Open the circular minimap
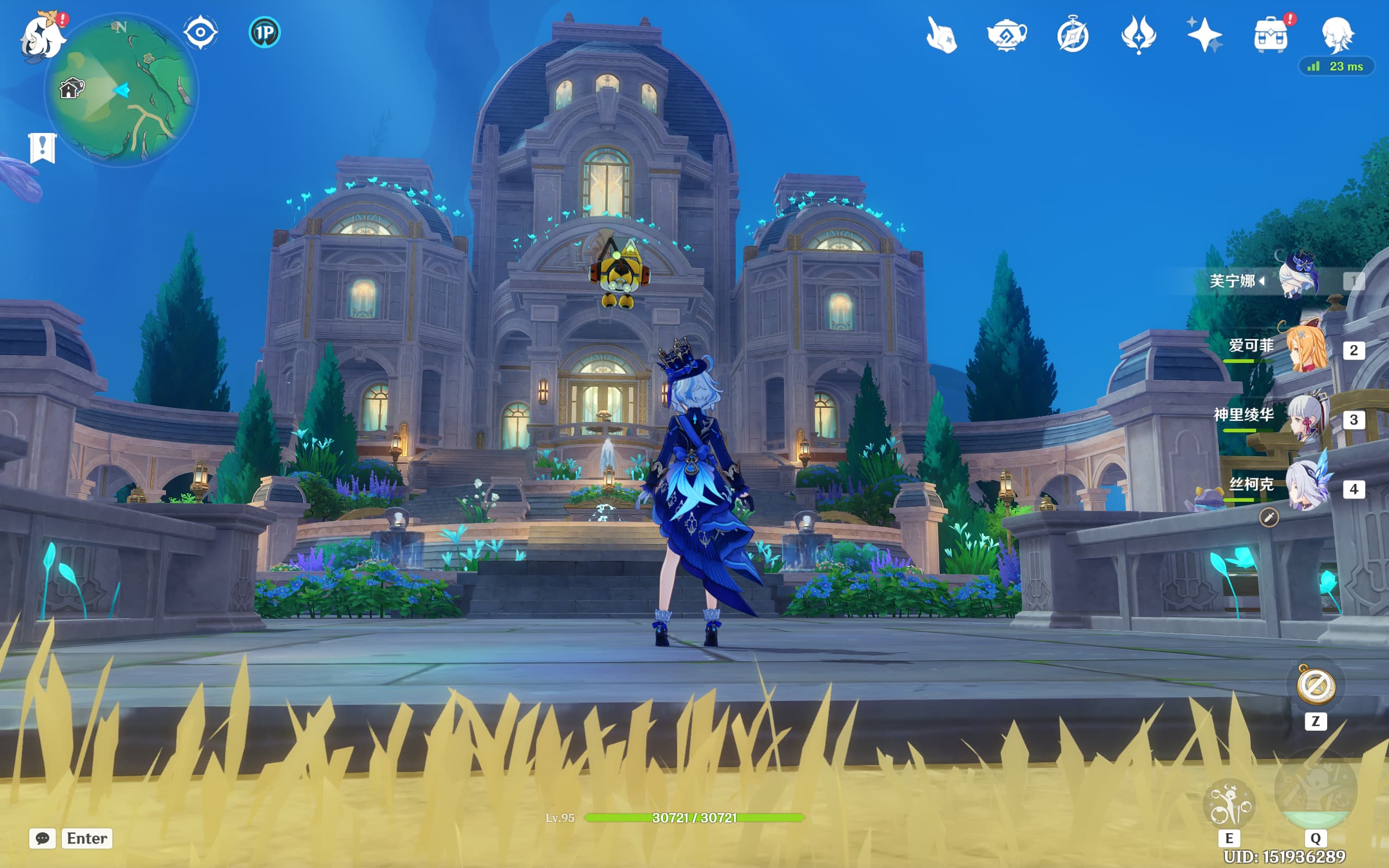The width and height of the screenshot is (1389, 868). click(122, 90)
